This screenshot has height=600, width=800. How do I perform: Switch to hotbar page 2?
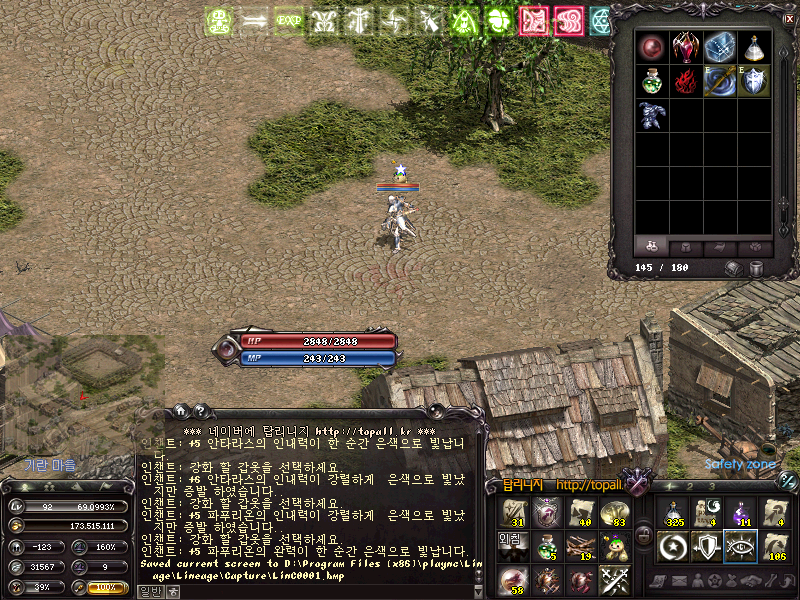[691, 487]
